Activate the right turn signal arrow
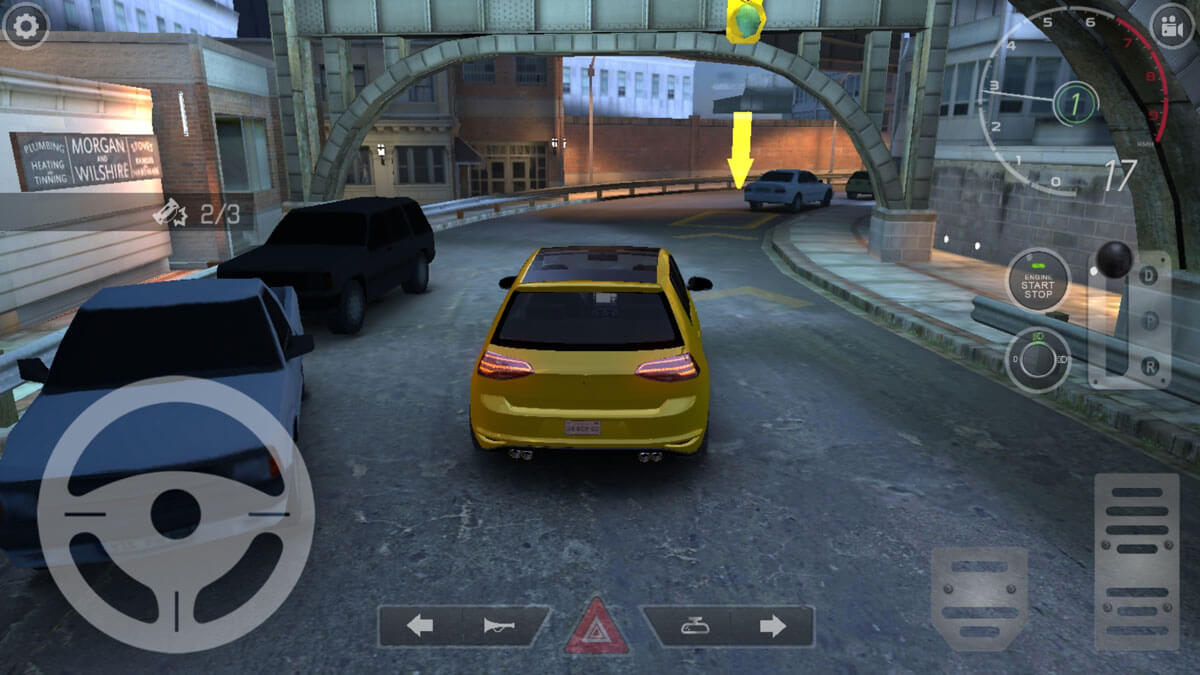The width and height of the screenshot is (1200, 675). 772,626
